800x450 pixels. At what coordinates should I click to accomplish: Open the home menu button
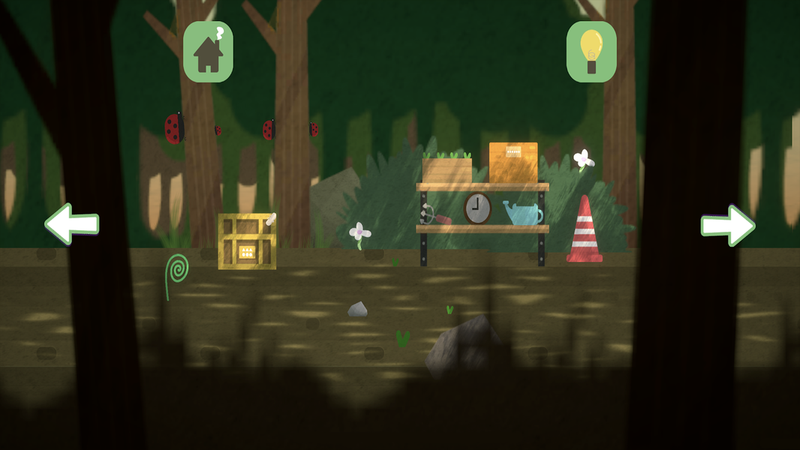208,52
